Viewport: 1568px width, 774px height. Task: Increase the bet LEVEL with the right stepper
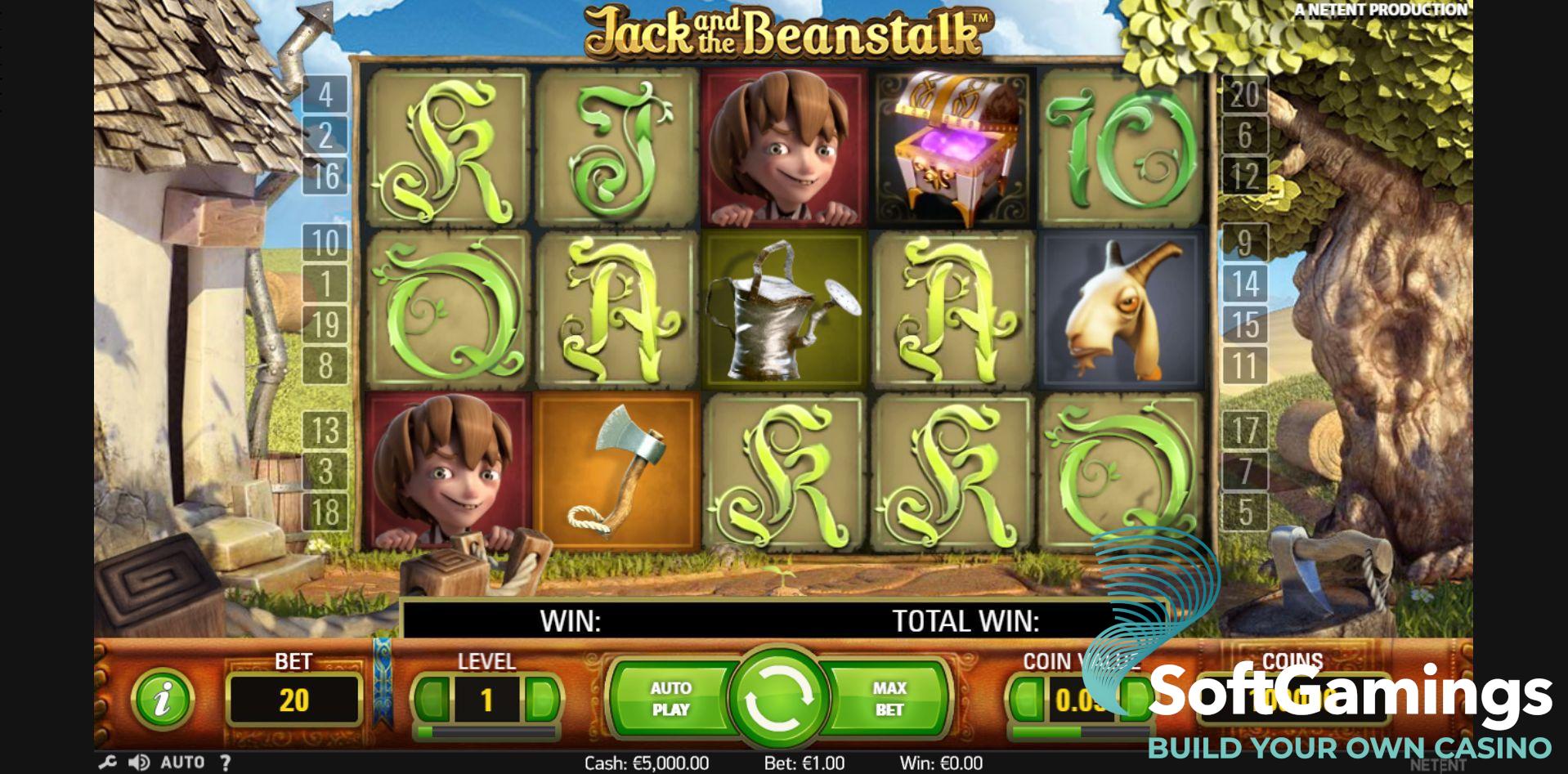tap(542, 699)
